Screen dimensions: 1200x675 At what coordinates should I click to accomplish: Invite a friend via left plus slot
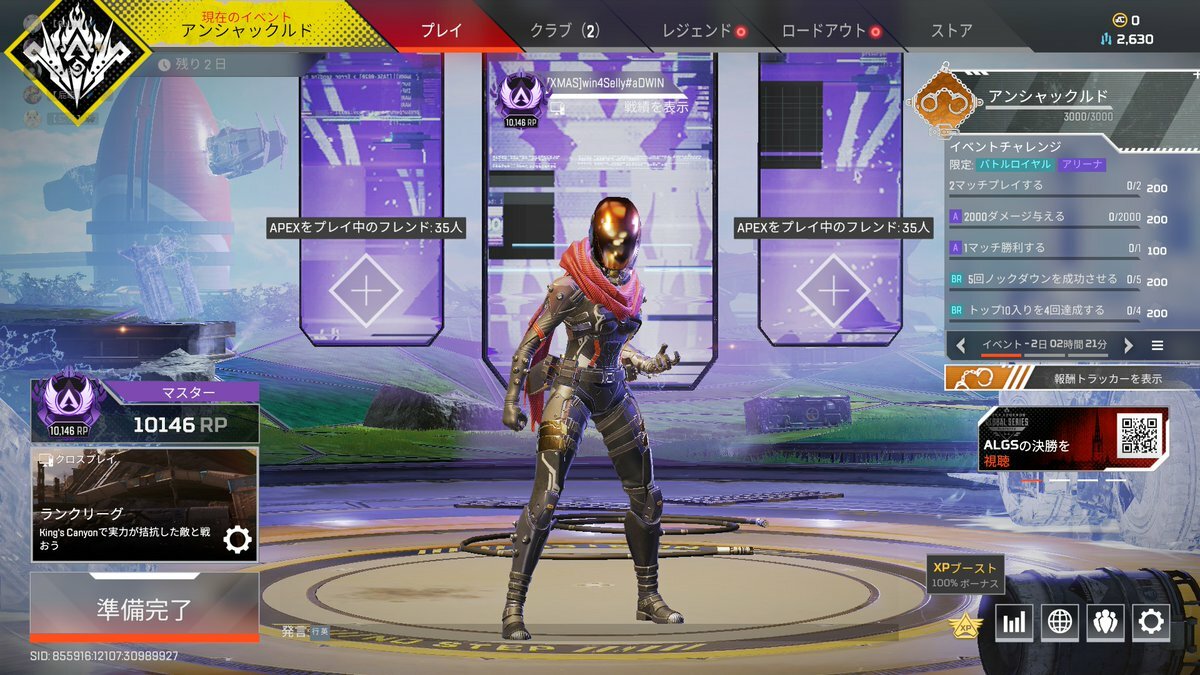coord(366,291)
